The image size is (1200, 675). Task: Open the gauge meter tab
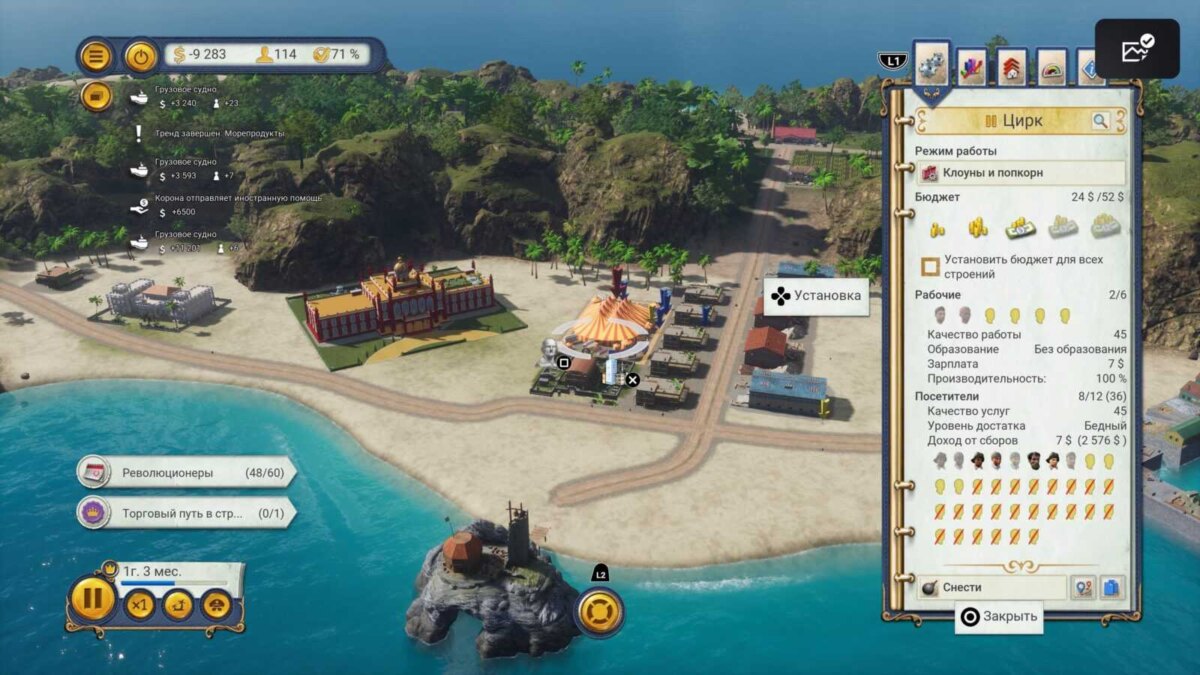[1051, 68]
